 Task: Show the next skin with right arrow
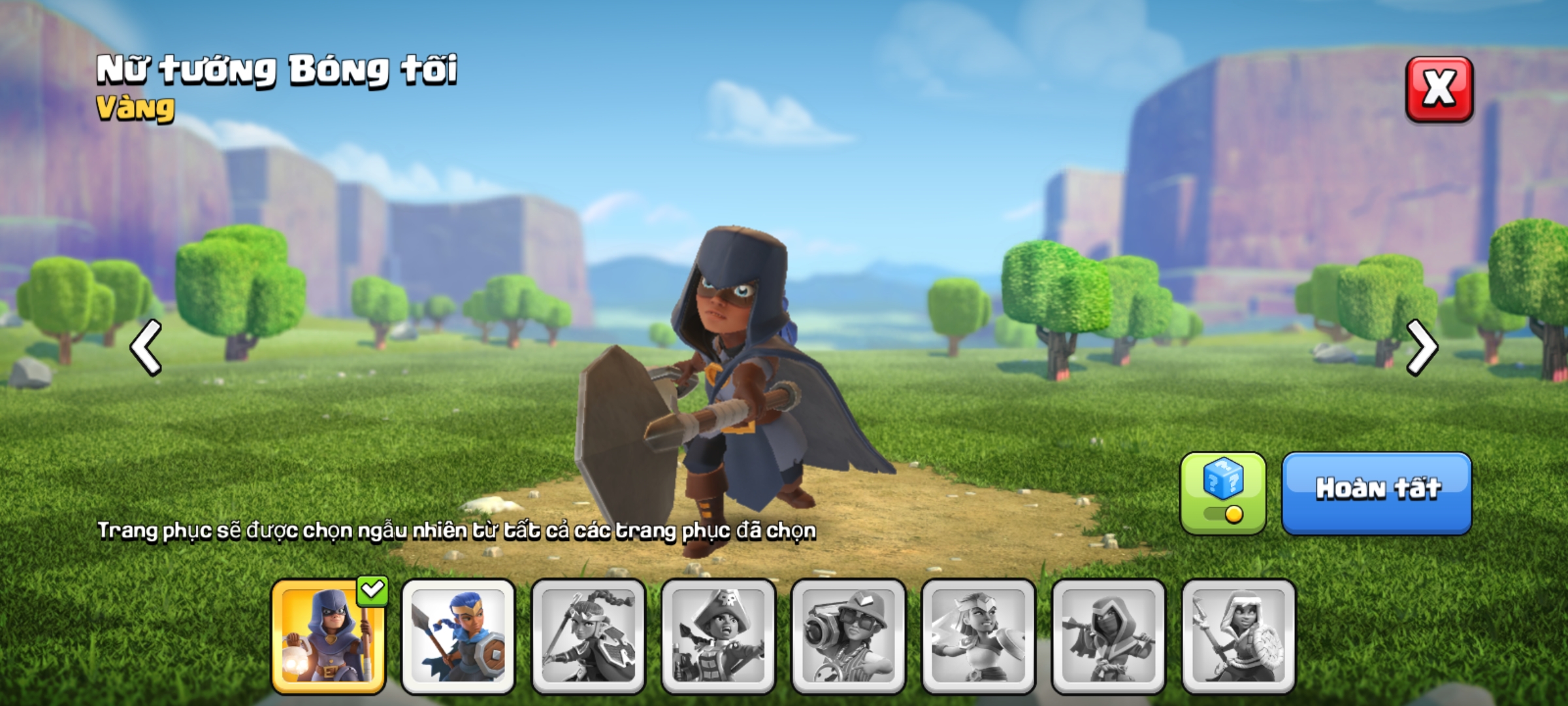(x=1422, y=347)
